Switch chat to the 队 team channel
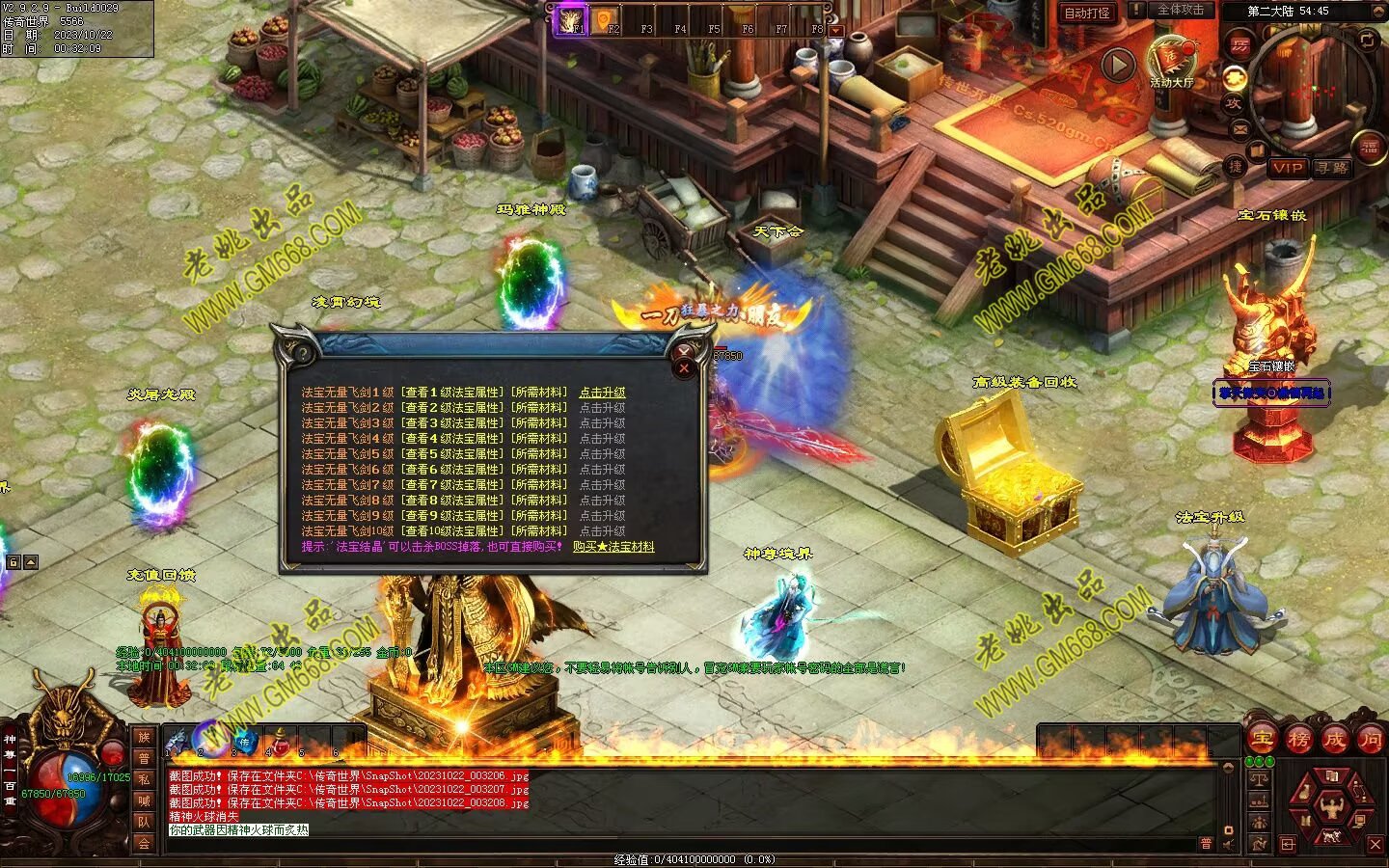 tap(144, 822)
